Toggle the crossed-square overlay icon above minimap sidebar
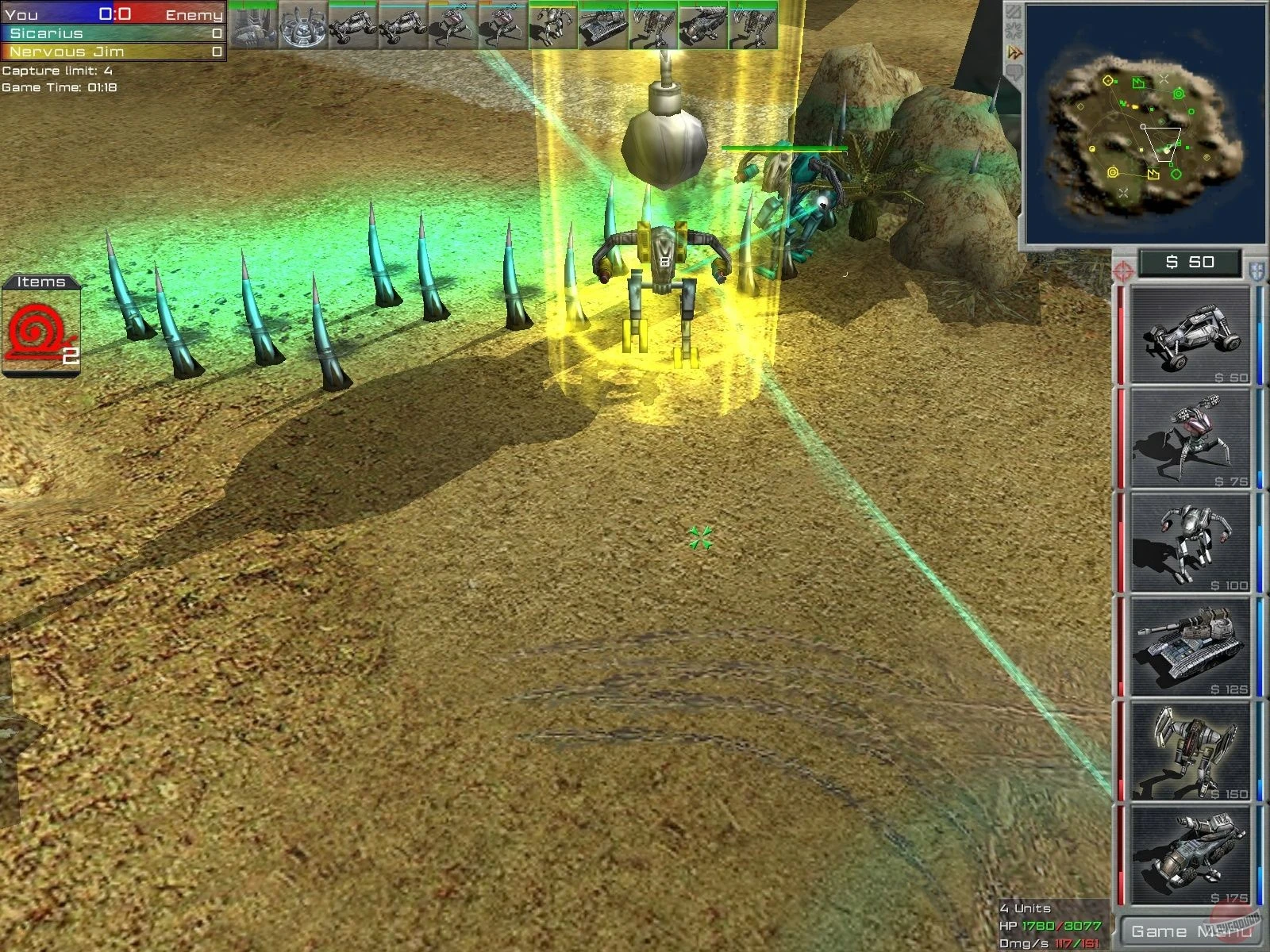The image size is (1270, 952). 1013,11
